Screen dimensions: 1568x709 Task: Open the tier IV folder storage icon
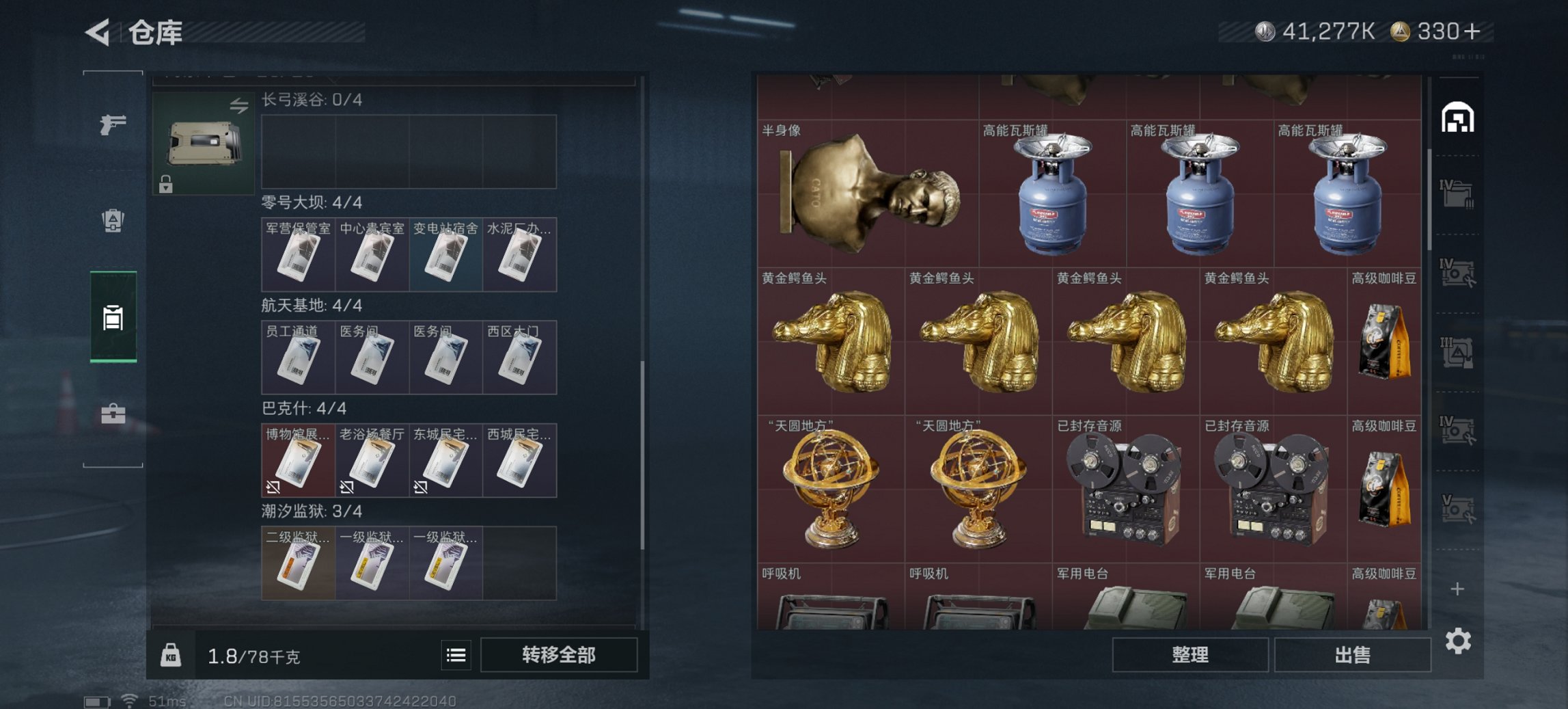(x=1457, y=193)
